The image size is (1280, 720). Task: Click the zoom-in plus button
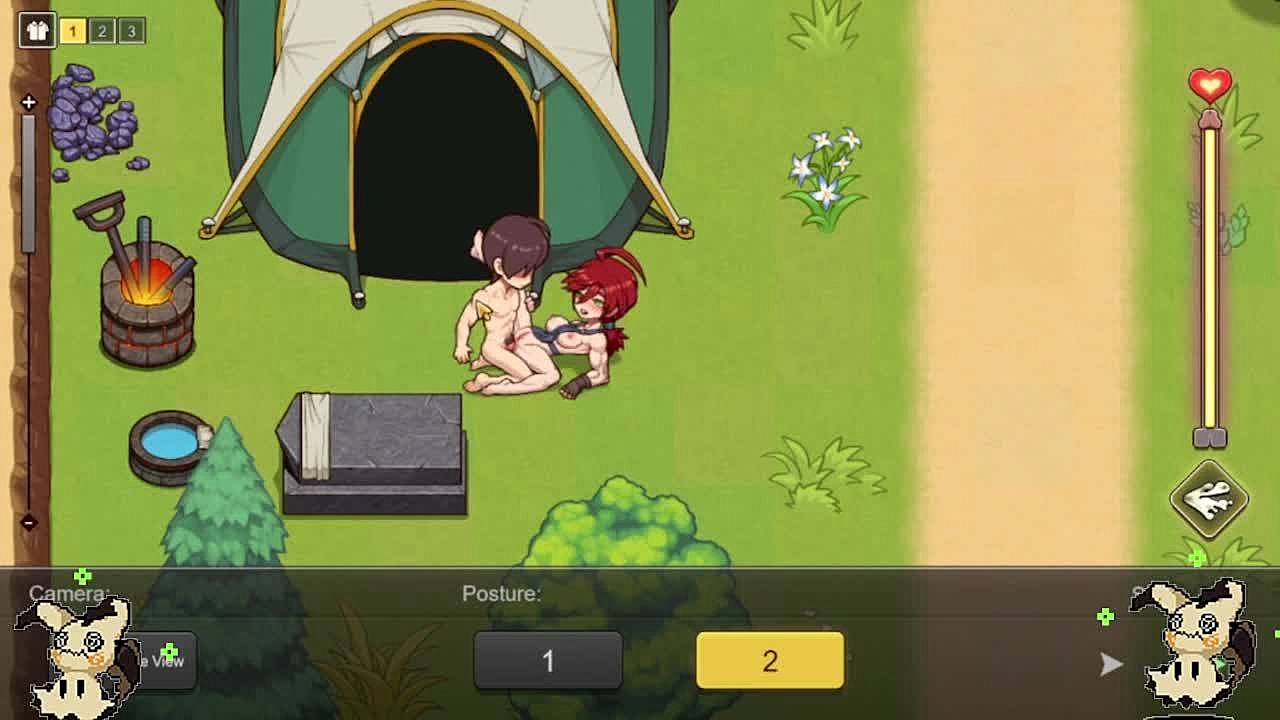(x=28, y=102)
